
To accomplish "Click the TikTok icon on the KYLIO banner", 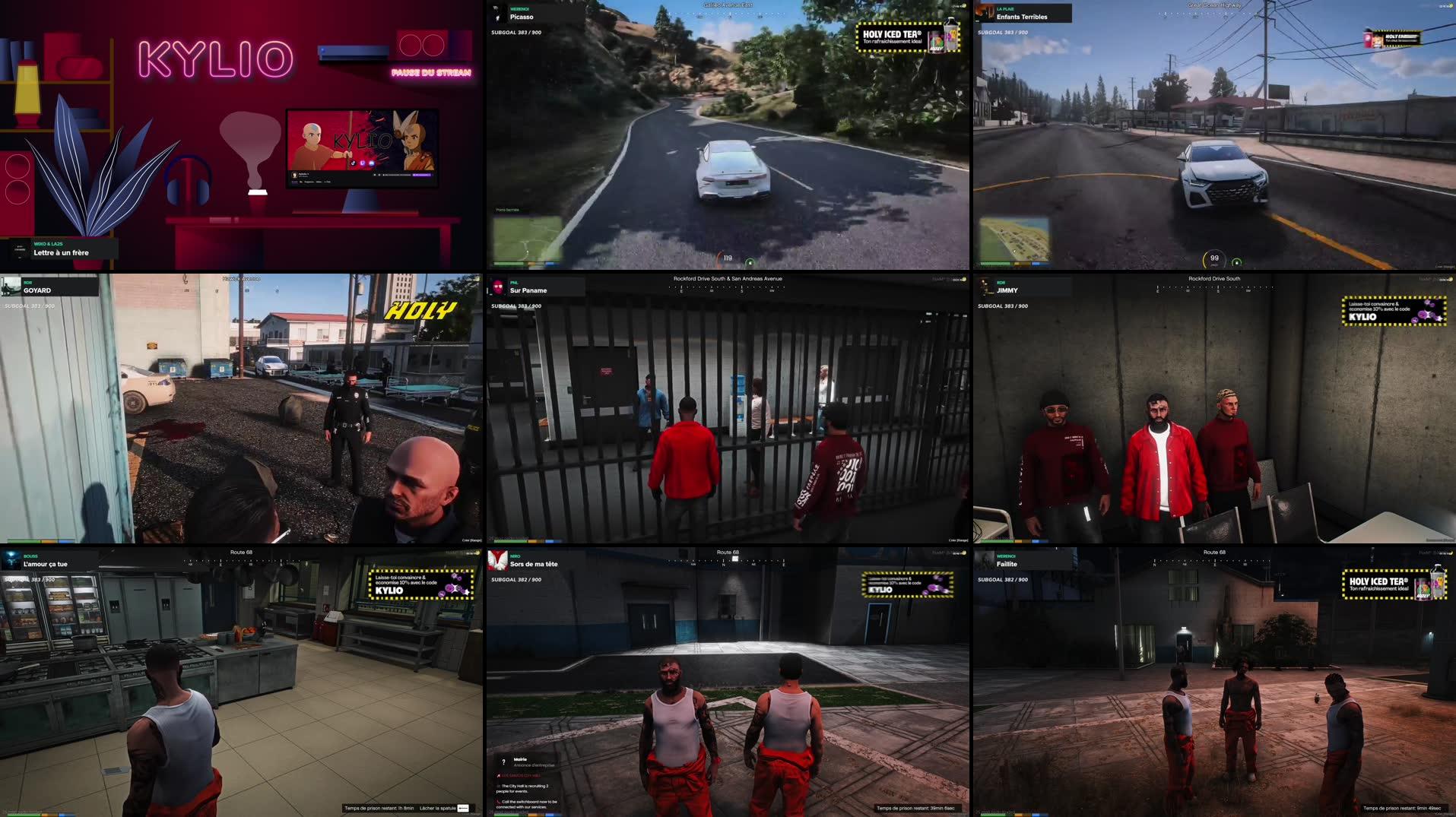I will [x=354, y=163].
